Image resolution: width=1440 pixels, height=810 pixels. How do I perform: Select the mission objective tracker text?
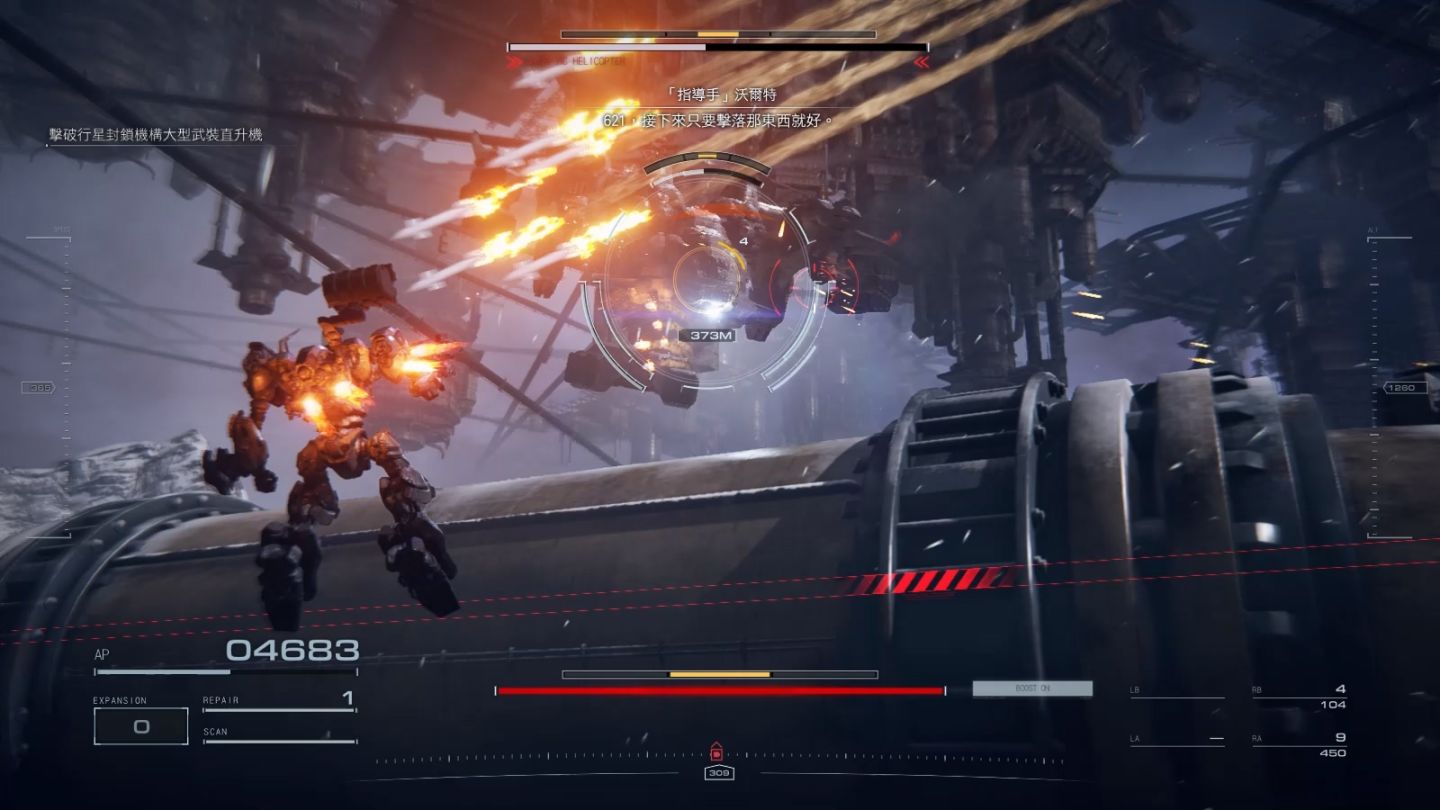pyautogui.click(x=156, y=135)
